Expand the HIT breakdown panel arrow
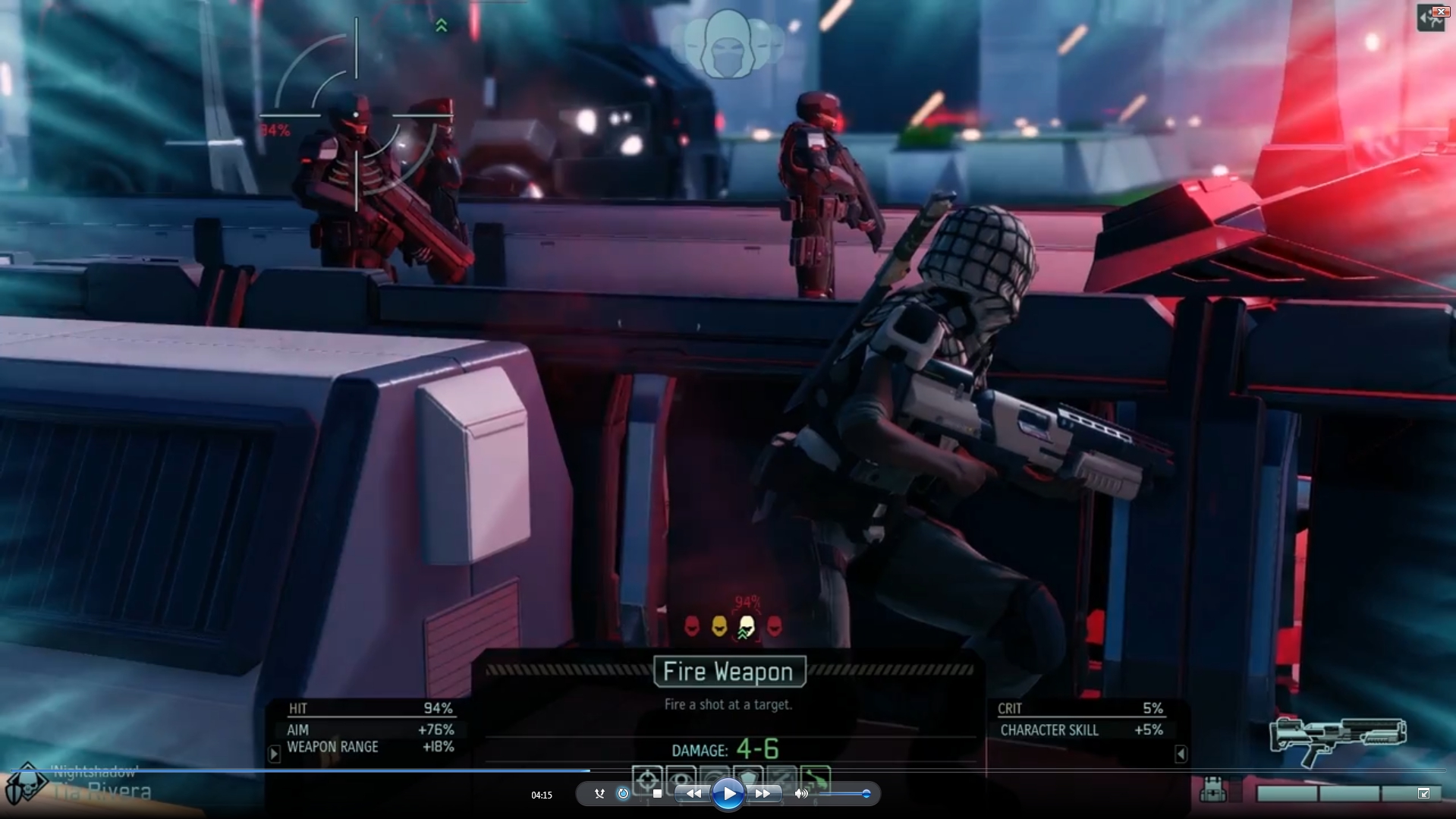The width and height of the screenshot is (1456, 819). [x=275, y=754]
